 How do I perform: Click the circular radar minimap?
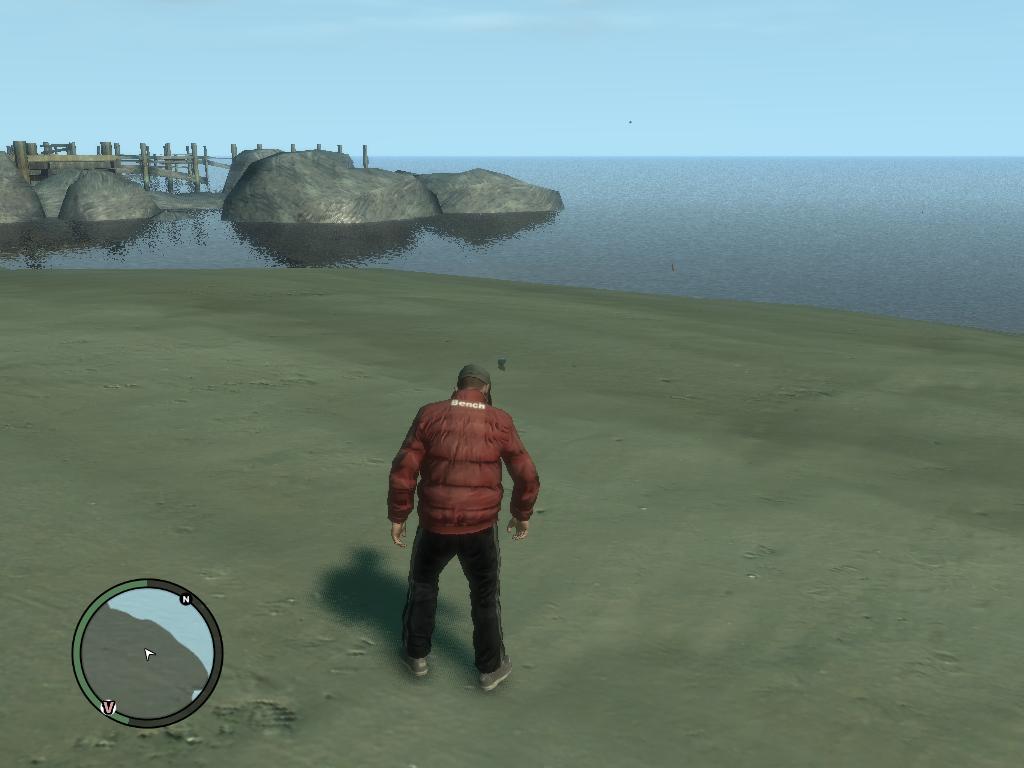click(147, 653)
